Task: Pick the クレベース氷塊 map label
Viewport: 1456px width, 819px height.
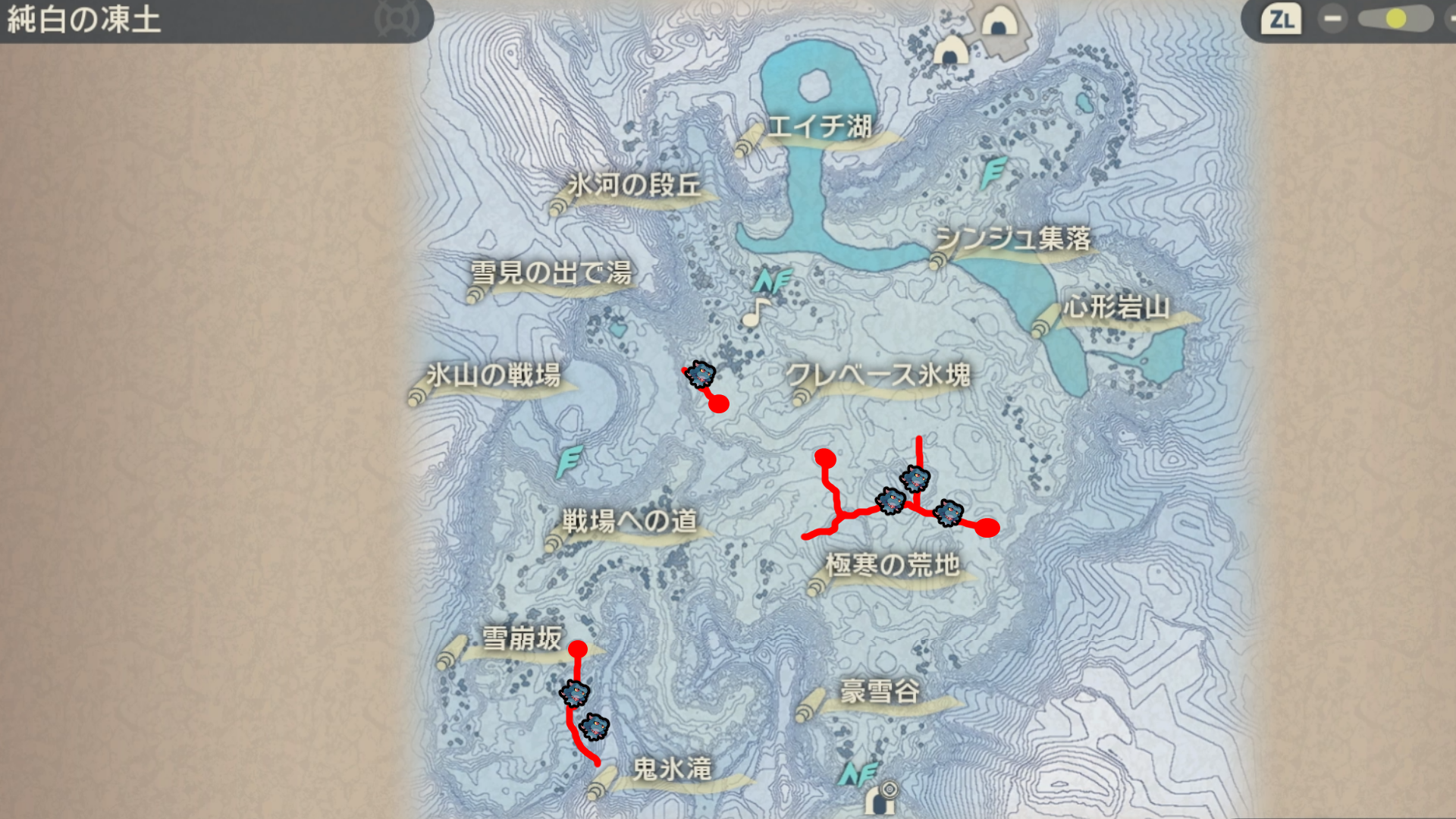Action: 878,375
